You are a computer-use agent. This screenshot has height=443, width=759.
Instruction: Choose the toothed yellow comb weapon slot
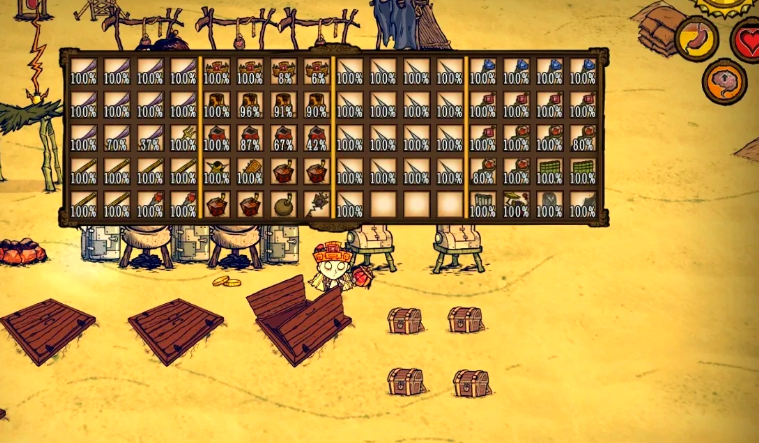(x=250, y=172)
